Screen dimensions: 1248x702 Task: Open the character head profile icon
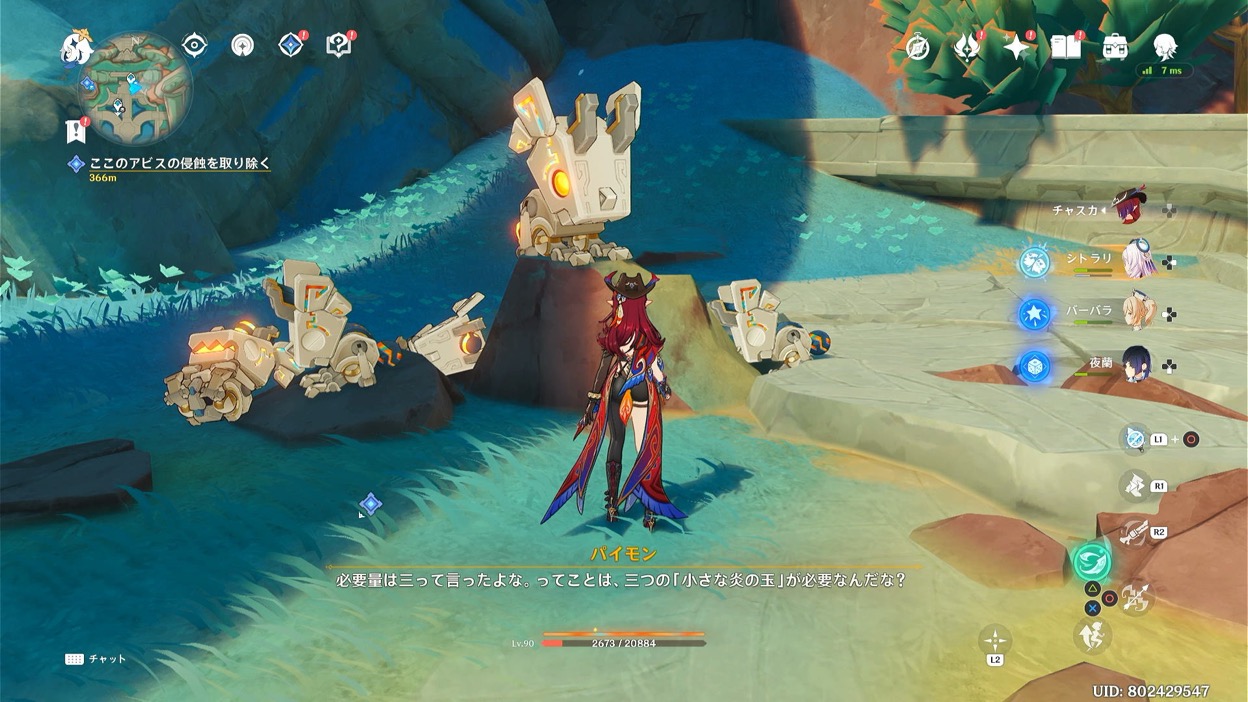click(1164, 46)
